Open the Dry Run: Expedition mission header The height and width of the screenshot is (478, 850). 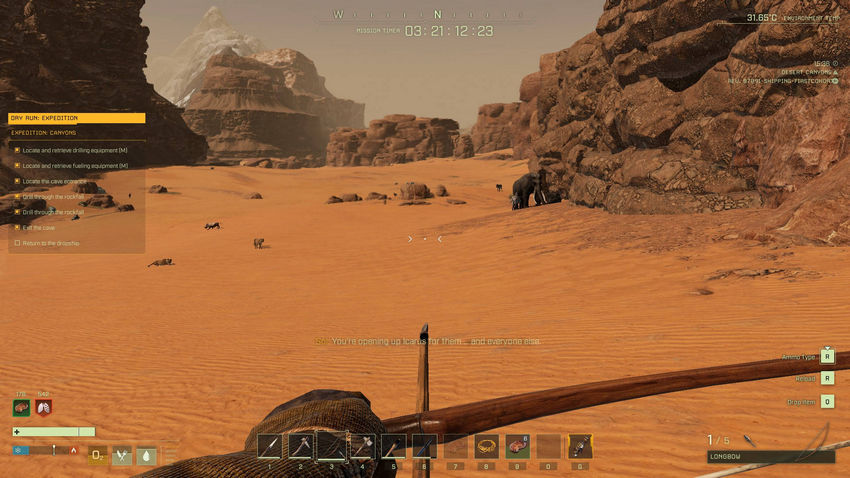point(76,118)
